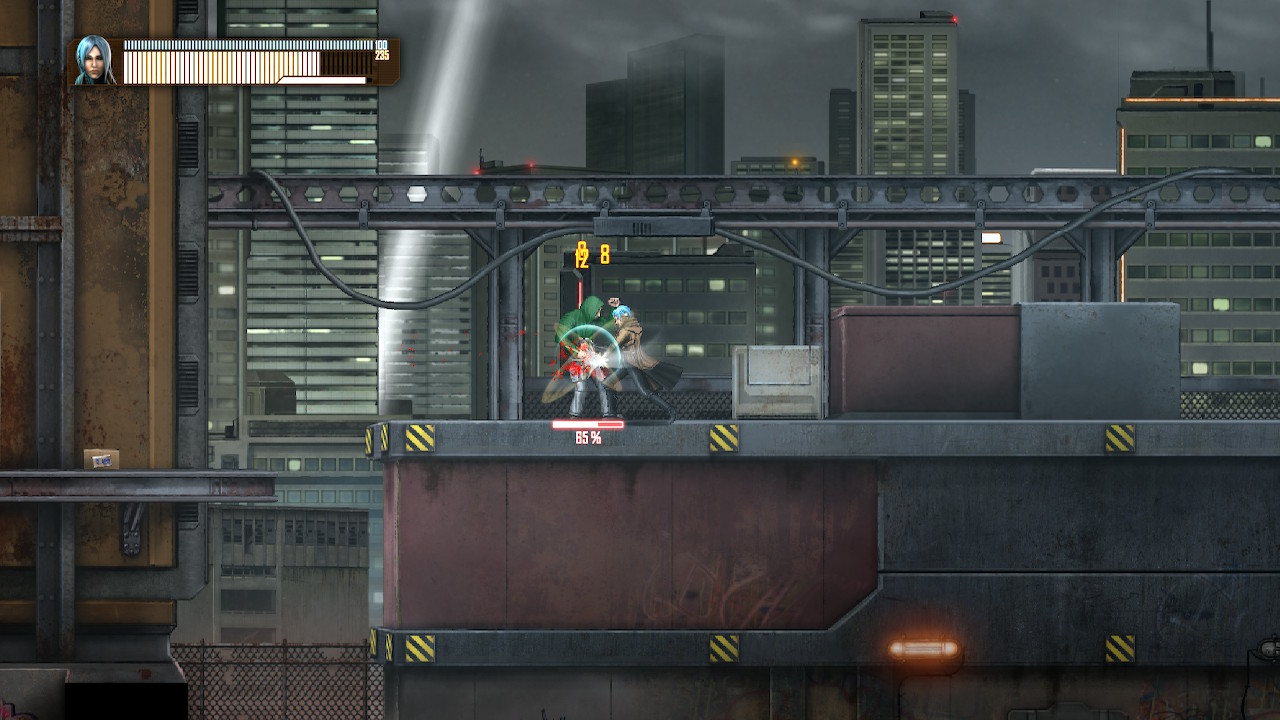The height and width of the screenshot is (720, 1280).
Task: Click the blue shield segment bar in the HUD
Action: (x=250, y=46)
